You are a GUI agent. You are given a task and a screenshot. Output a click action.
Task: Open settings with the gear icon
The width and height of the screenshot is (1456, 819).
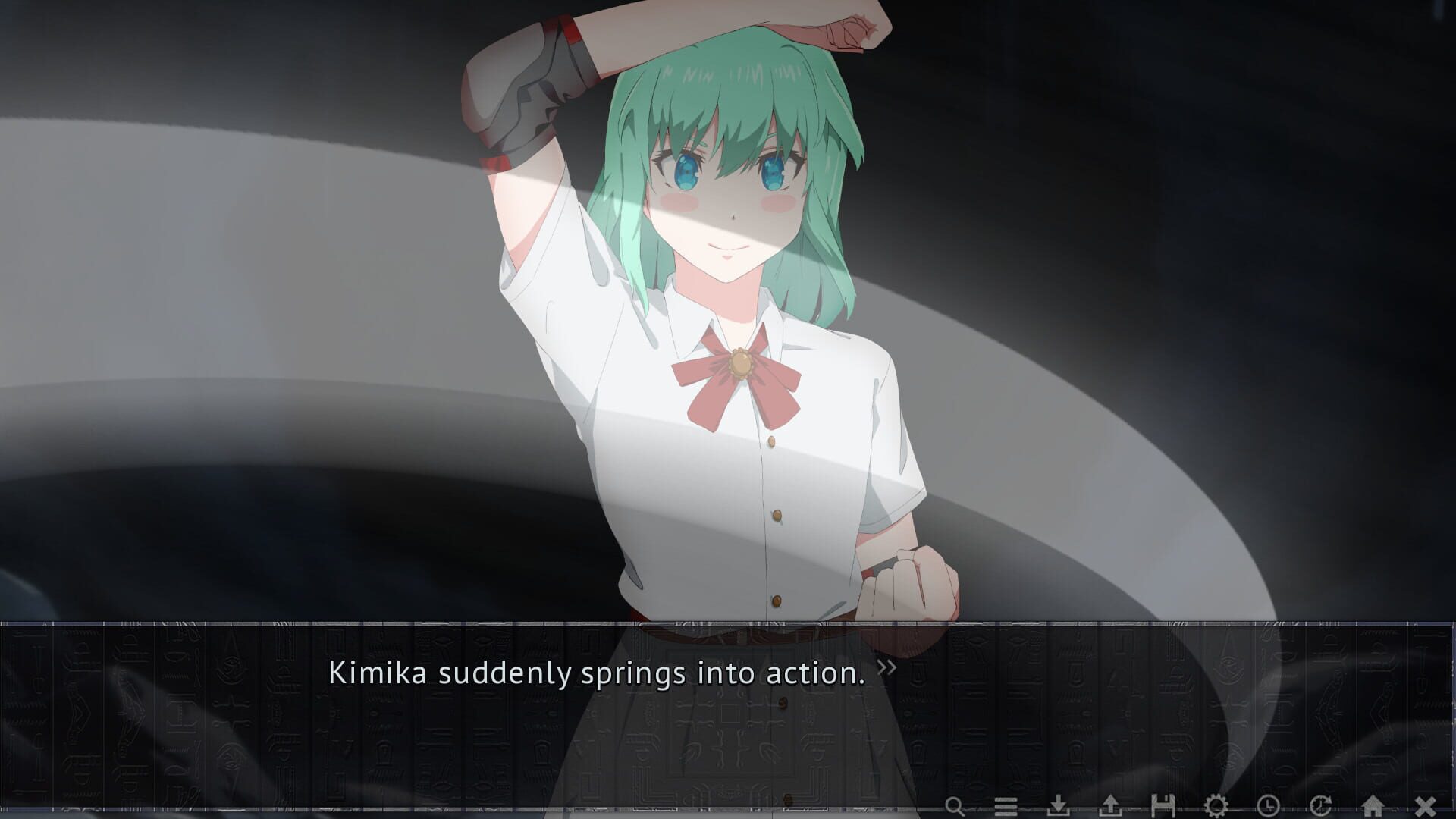tap(1215, 805)
